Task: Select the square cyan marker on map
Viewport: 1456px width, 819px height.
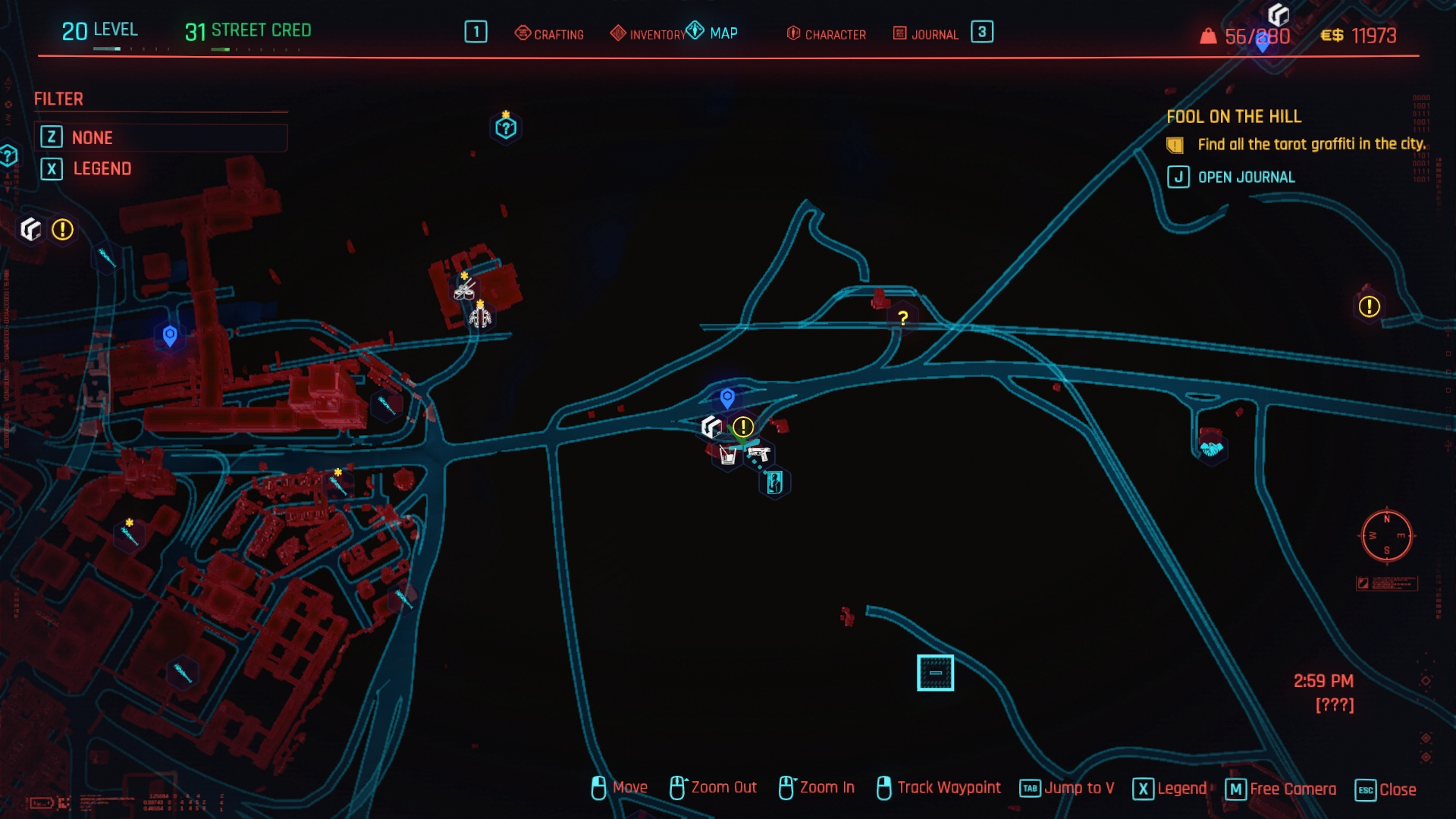Action: tap(935, 673)
